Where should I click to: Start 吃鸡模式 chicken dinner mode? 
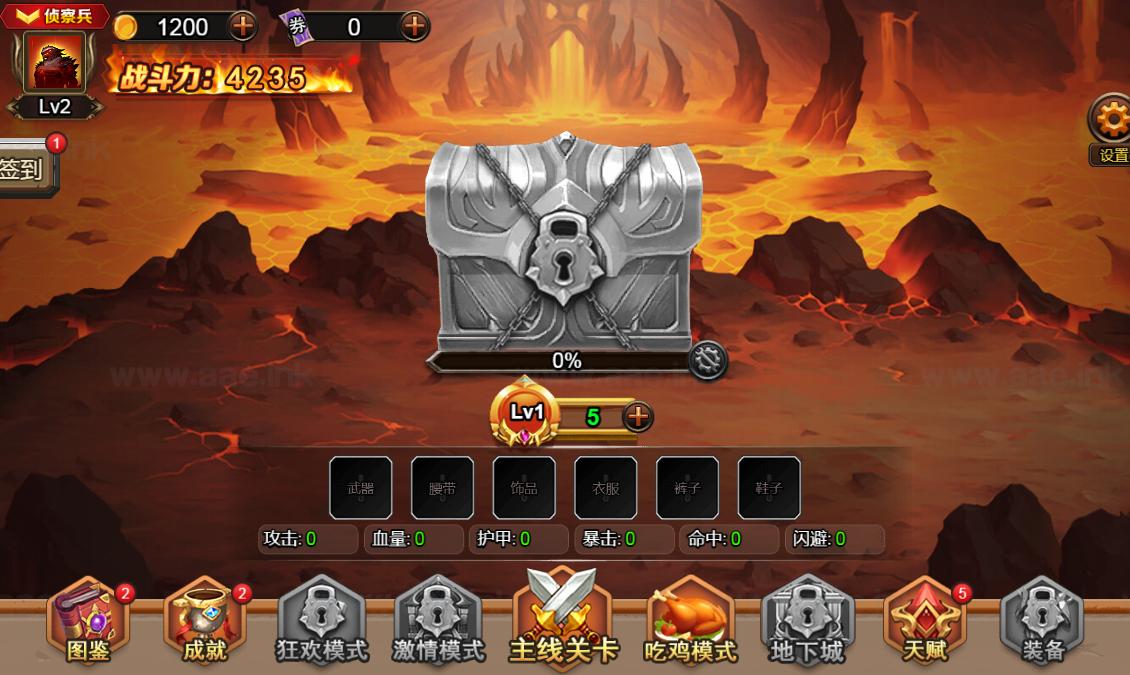click(690, 622)
